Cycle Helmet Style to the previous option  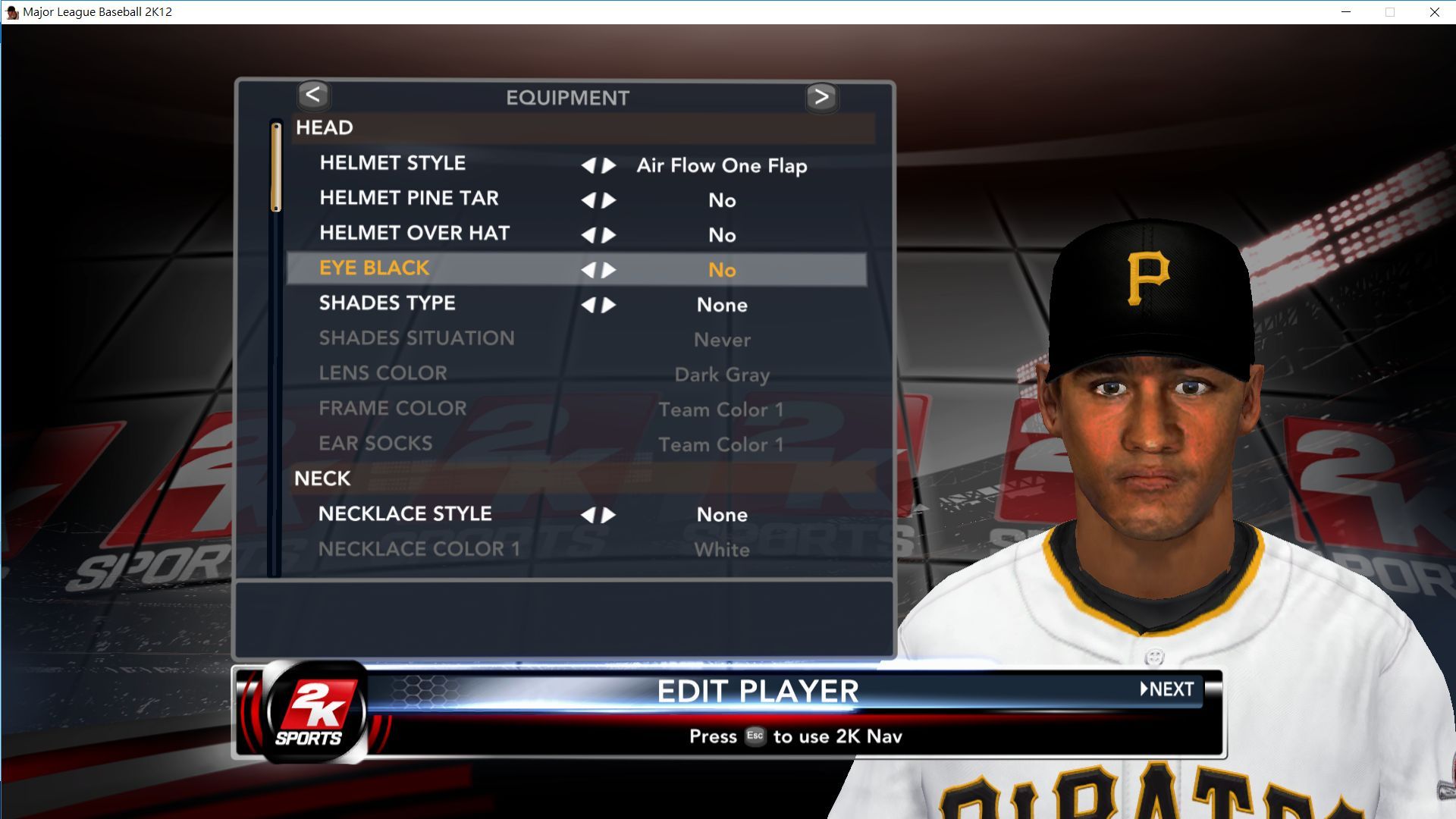pos(588,165)
